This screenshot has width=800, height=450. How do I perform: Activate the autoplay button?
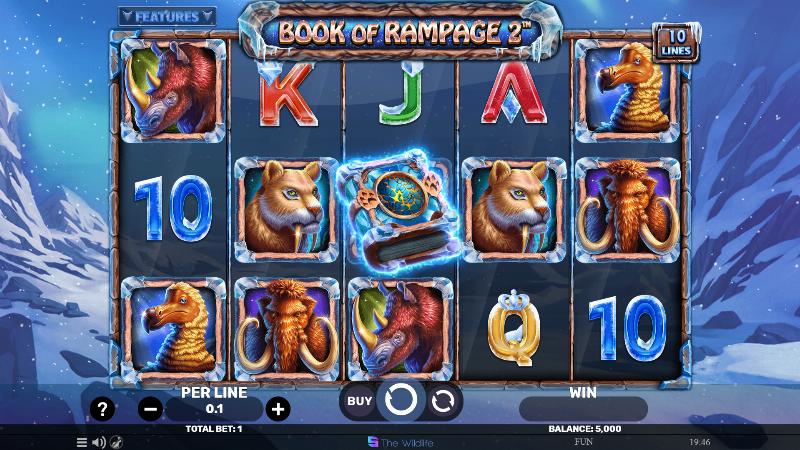pos(443,401)
